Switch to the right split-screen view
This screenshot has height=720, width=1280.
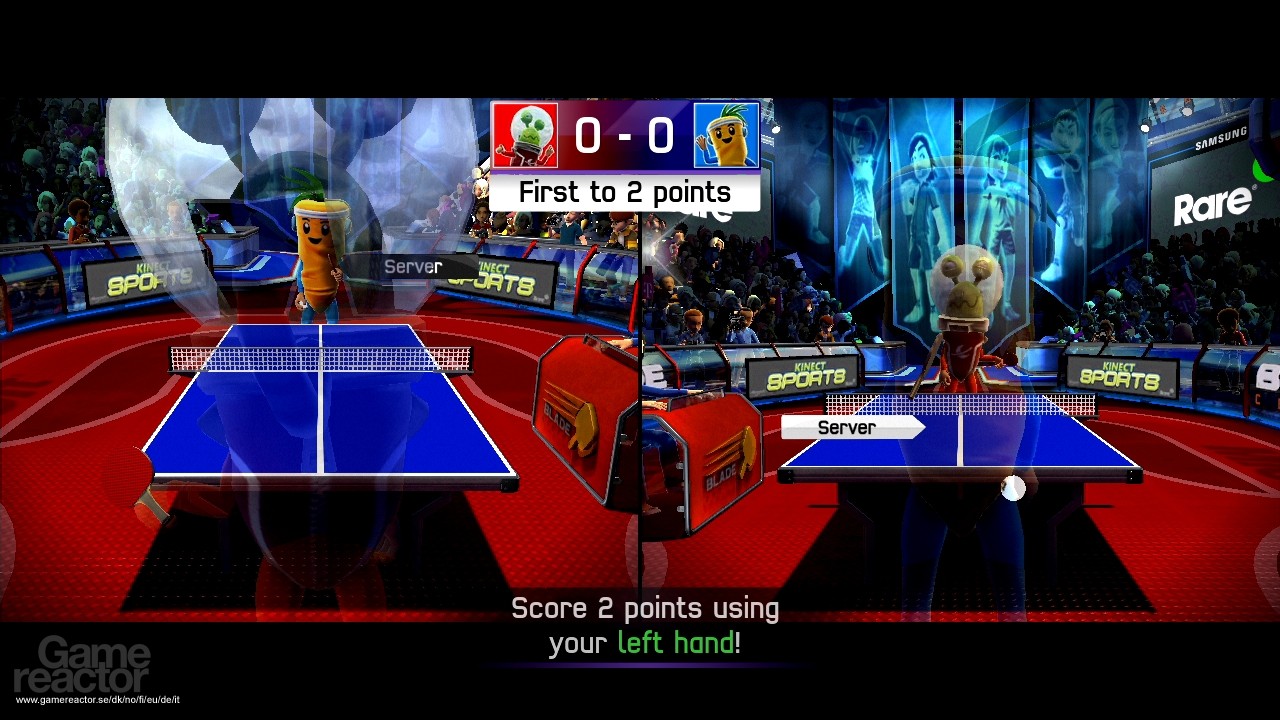pos(960,400)
